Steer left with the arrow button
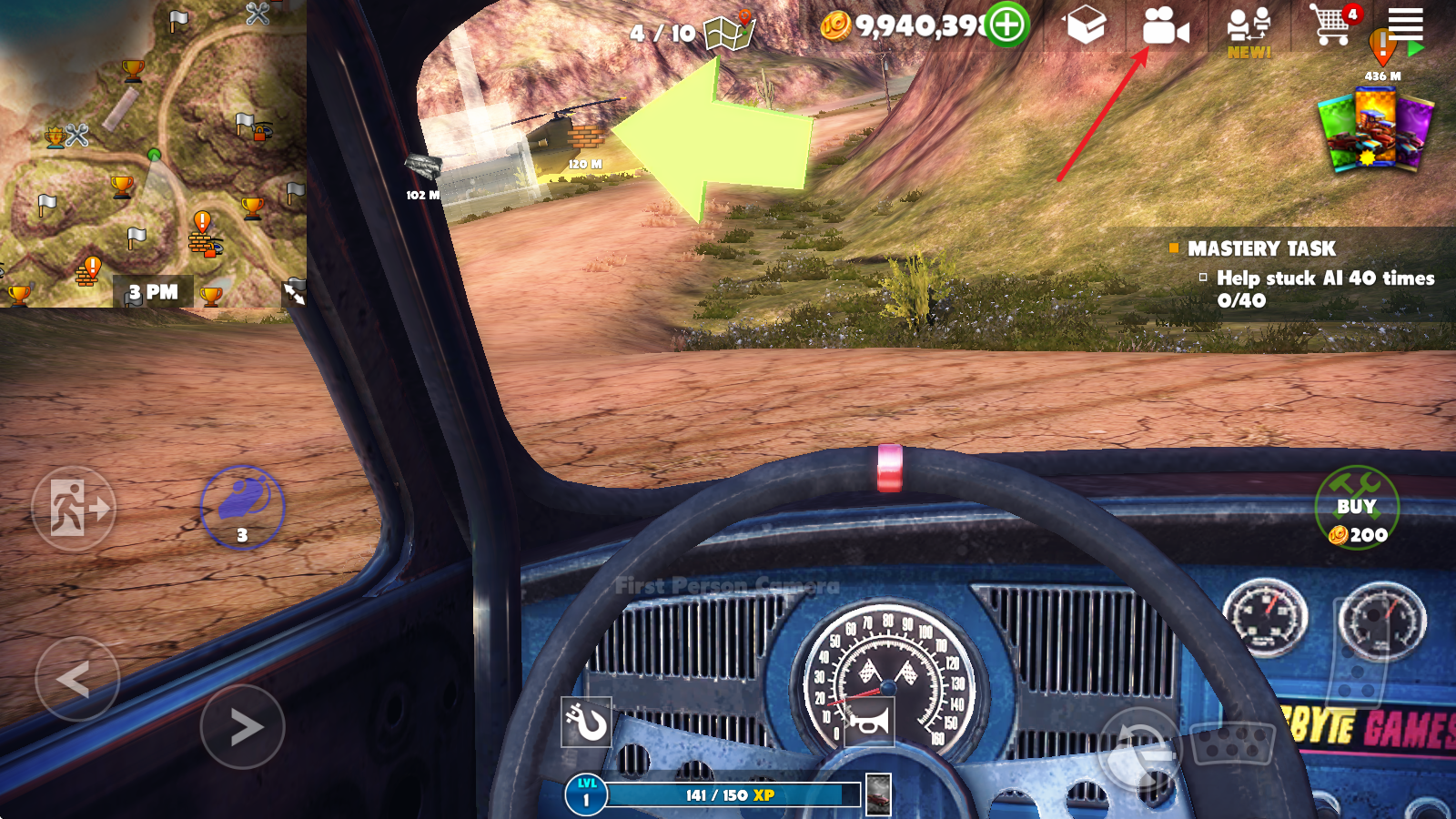Image resolution: width=1456 pixels, height=819 pixels. pos(76,679)
